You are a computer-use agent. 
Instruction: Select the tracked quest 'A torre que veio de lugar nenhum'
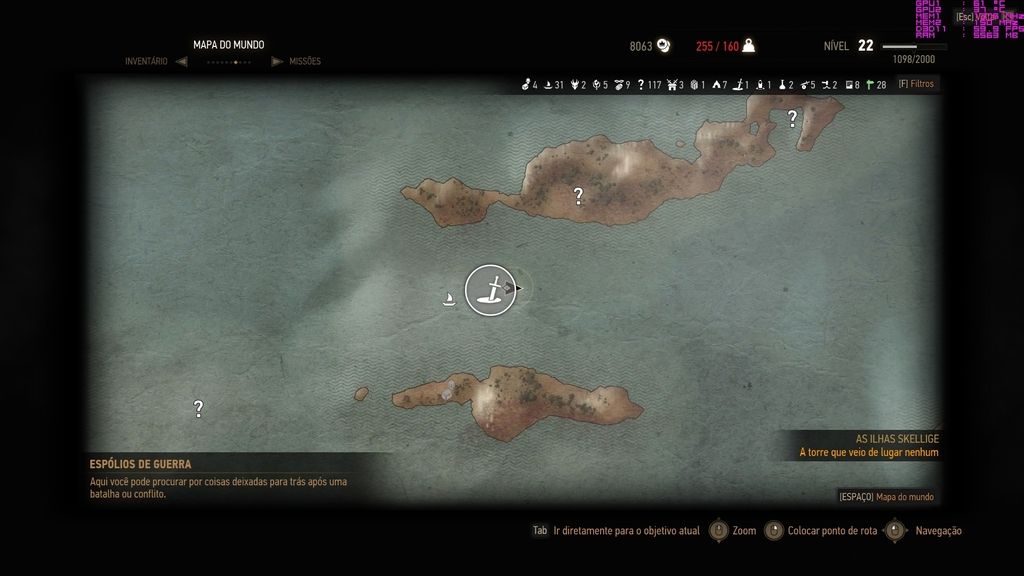point(868,452)
